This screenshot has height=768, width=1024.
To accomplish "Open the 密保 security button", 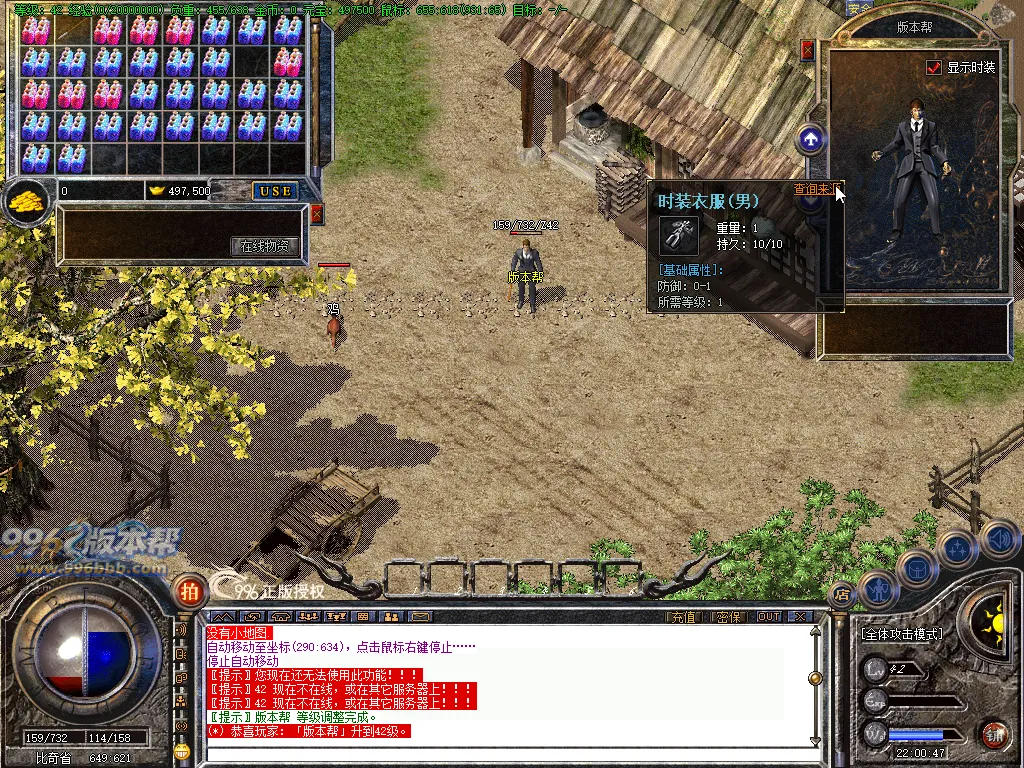I will click(x=729, y=617).
